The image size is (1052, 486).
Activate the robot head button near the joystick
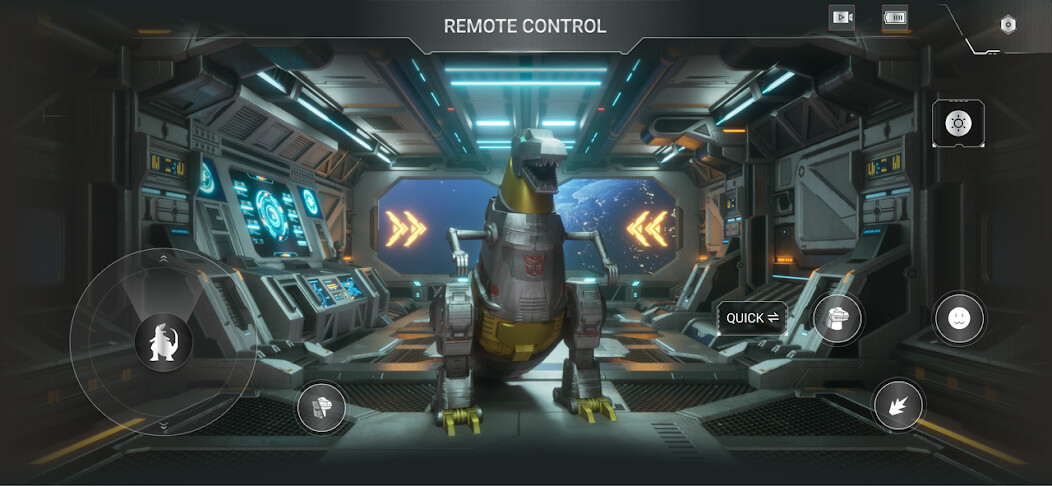pos(322,408)
